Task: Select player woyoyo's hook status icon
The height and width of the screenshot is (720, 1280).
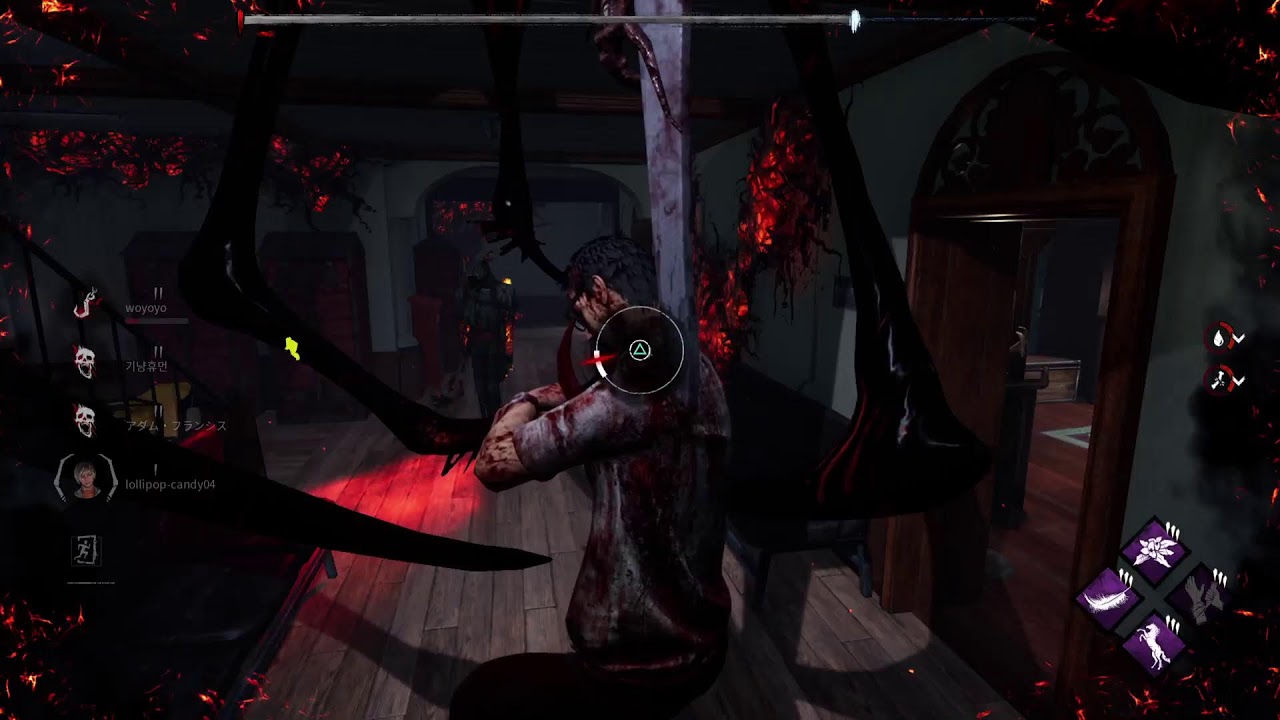Action: 86,303
